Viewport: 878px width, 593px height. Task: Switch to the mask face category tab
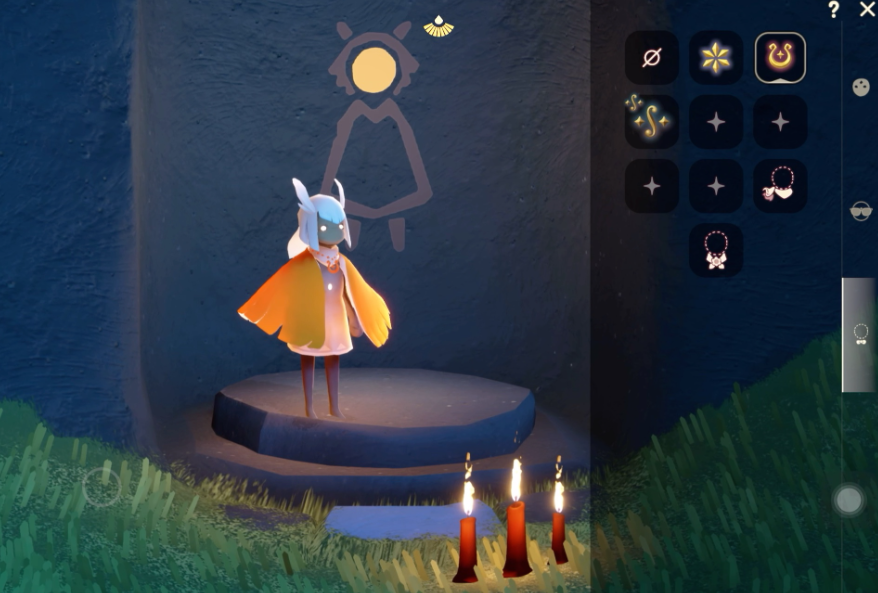point(859,87)
